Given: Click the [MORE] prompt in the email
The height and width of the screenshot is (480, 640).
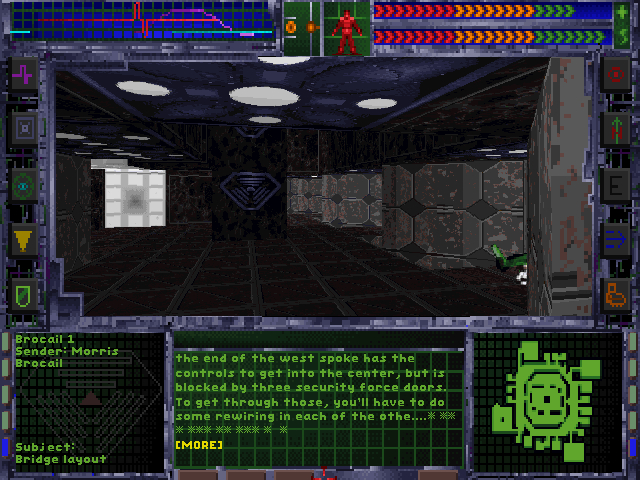Looking at the screenshot, I should point(199,444).
